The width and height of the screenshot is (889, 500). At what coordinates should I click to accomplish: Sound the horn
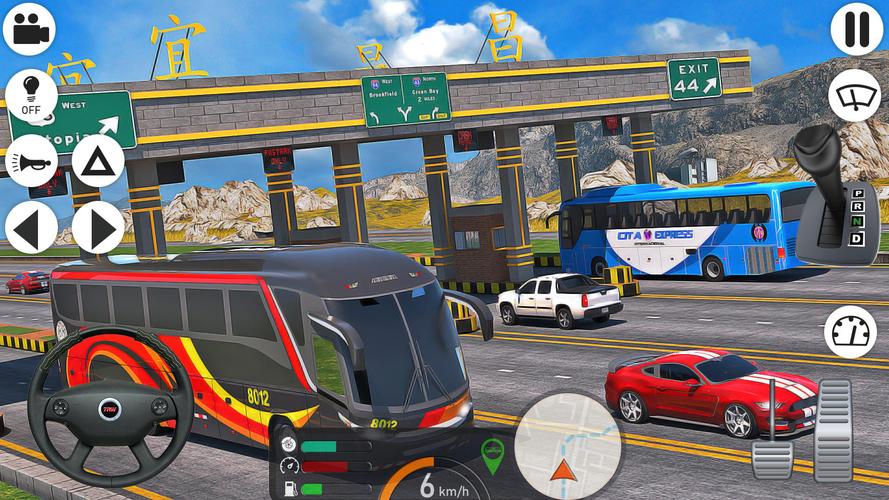[31, 160]
